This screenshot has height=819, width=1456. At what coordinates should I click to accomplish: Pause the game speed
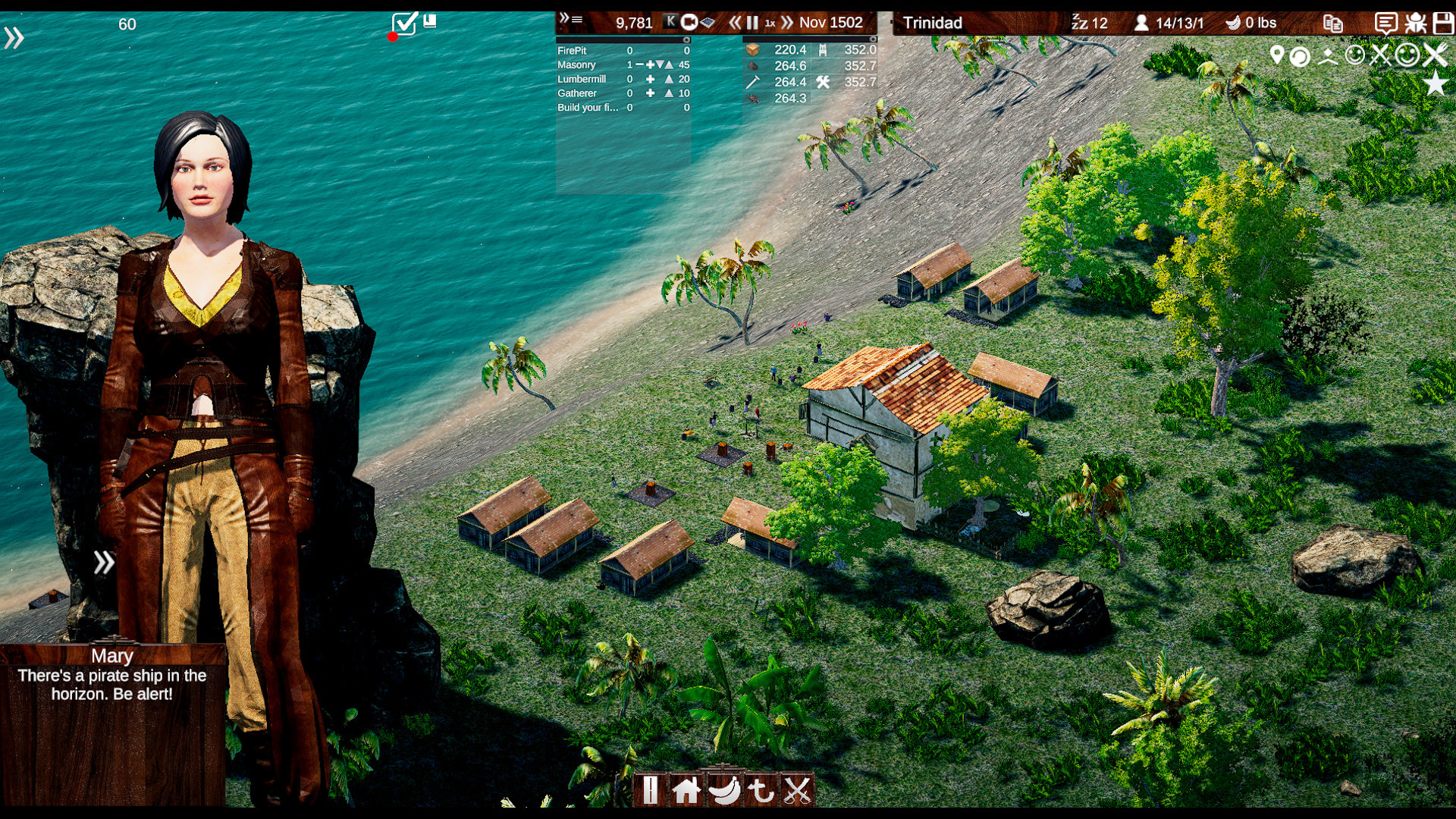click(752, 23)
